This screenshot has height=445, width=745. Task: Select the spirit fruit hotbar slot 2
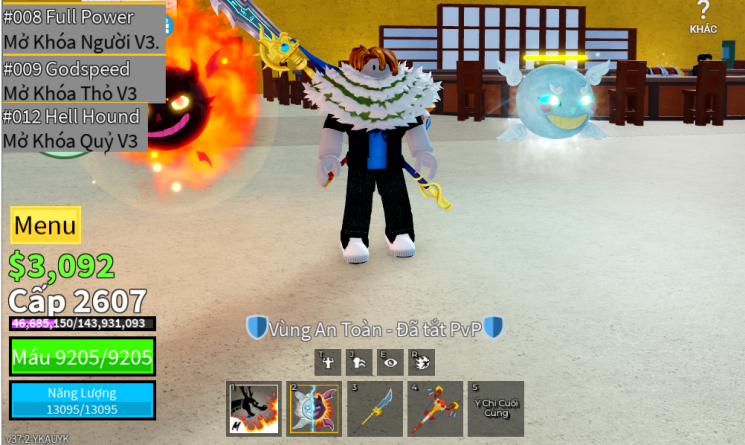click(x=314, y=408)
